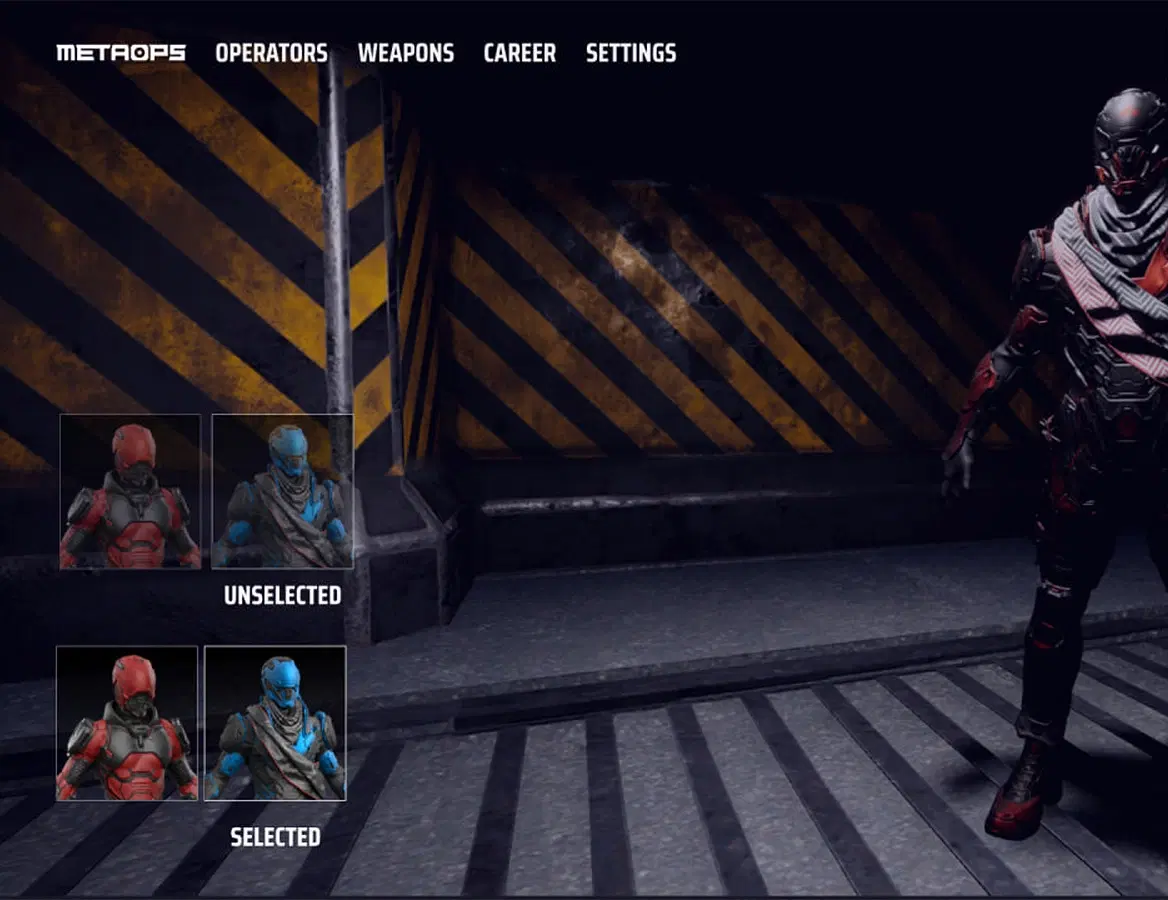Open the Operators menu
Viewport: 1168px width, 900px height.
[271, 53]
